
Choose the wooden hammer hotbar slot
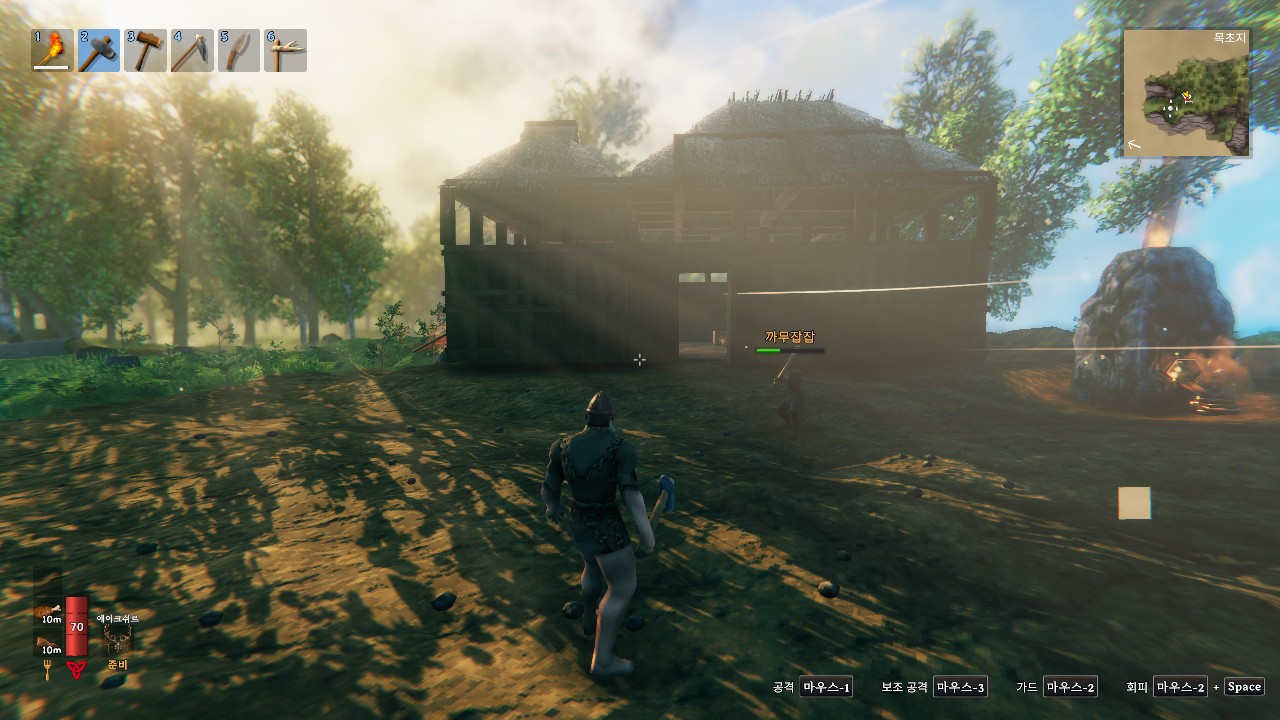[146, 51]
